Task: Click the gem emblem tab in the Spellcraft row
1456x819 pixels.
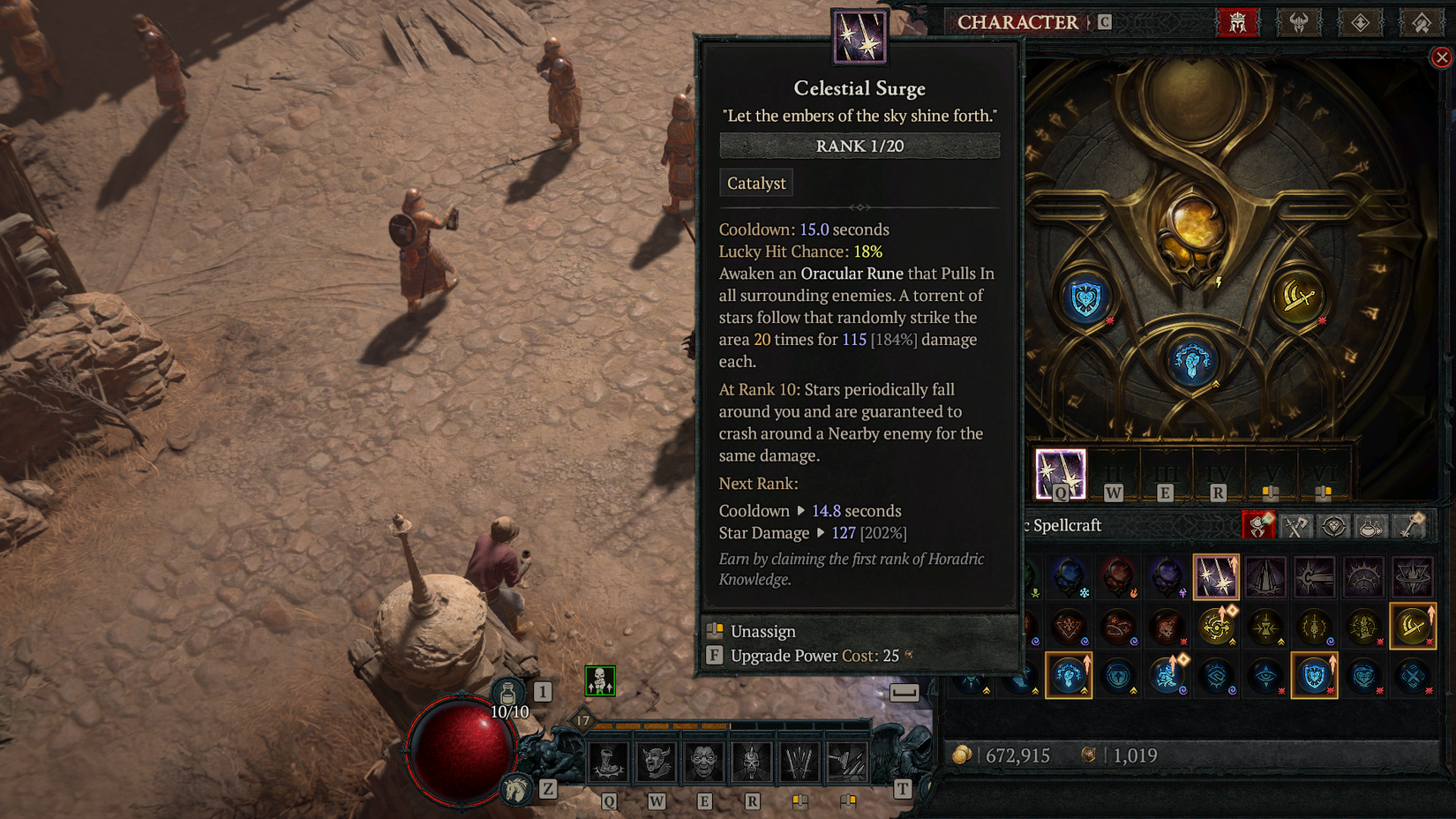Action: pyautogui.click(x=1333, y=524)
